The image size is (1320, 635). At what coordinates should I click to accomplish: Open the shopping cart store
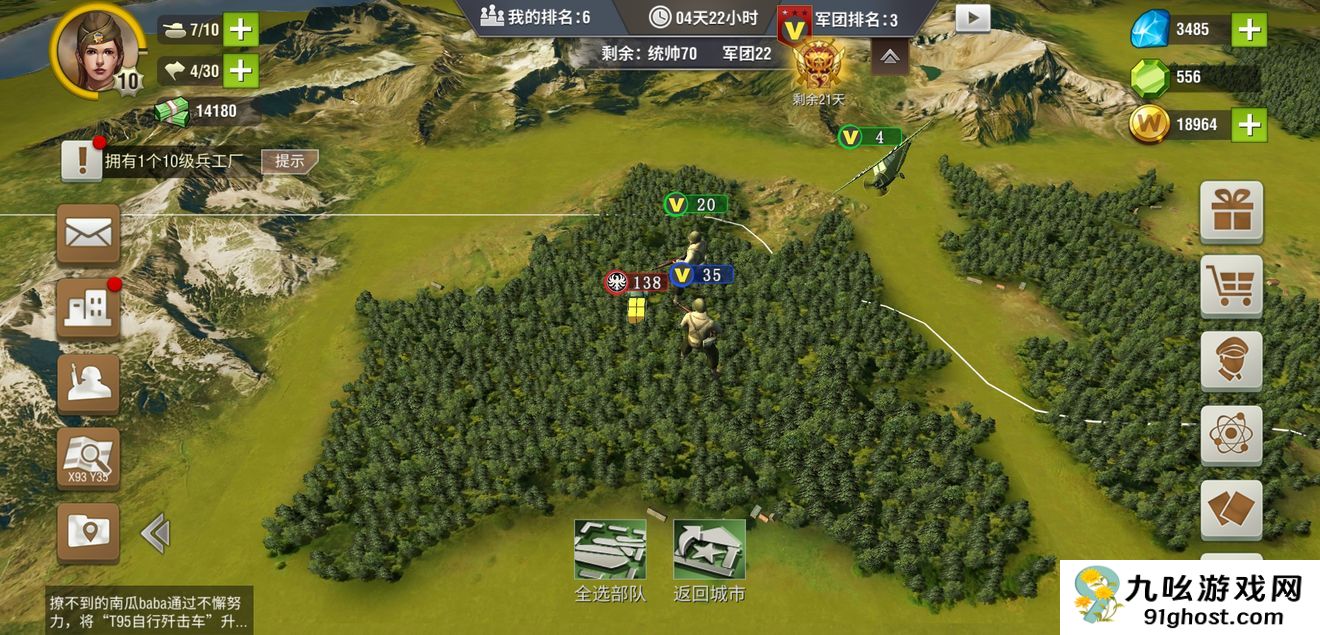[x=1231, y=286]
